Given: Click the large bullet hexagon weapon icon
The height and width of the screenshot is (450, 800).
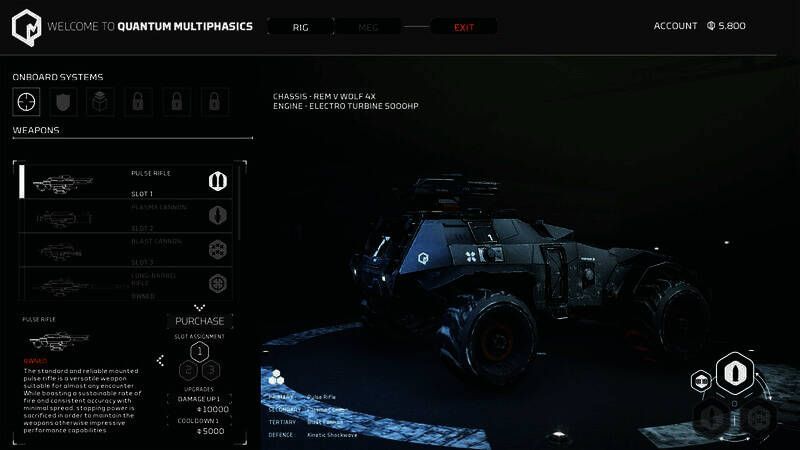Looking at the screenshot, I should 734,372.
